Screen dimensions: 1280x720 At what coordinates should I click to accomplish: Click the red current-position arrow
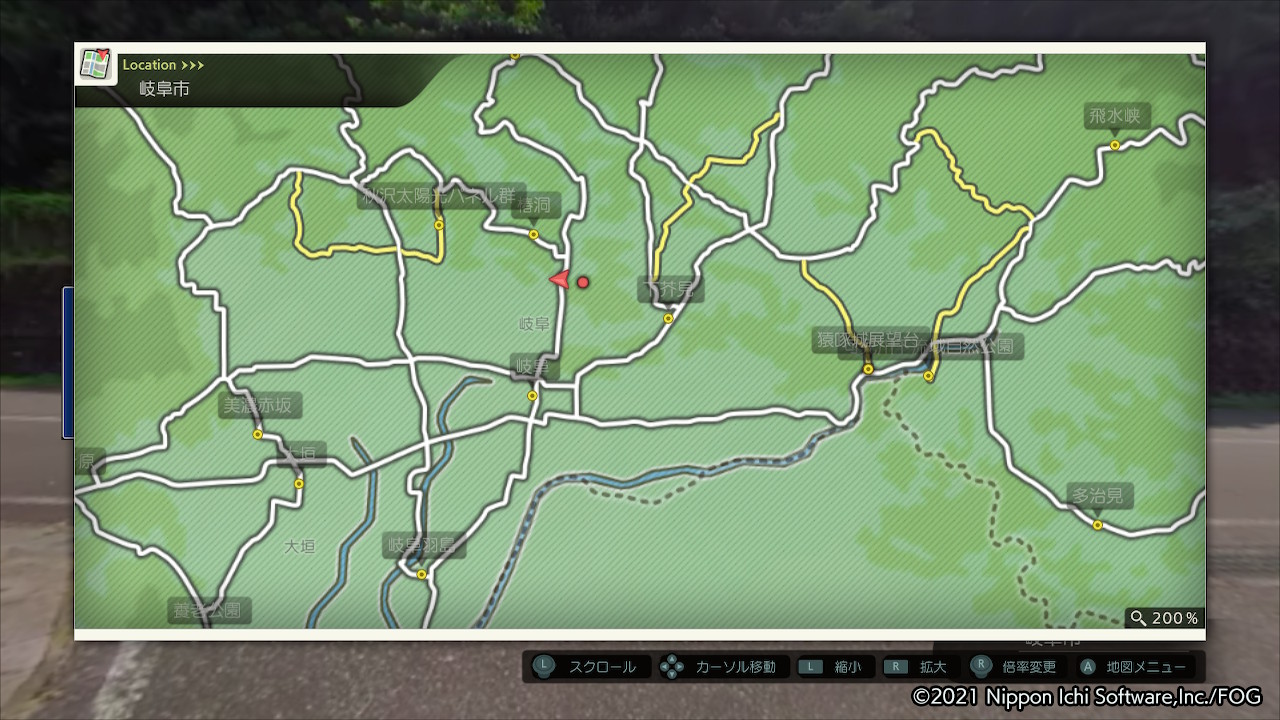[x=560, y=280]
